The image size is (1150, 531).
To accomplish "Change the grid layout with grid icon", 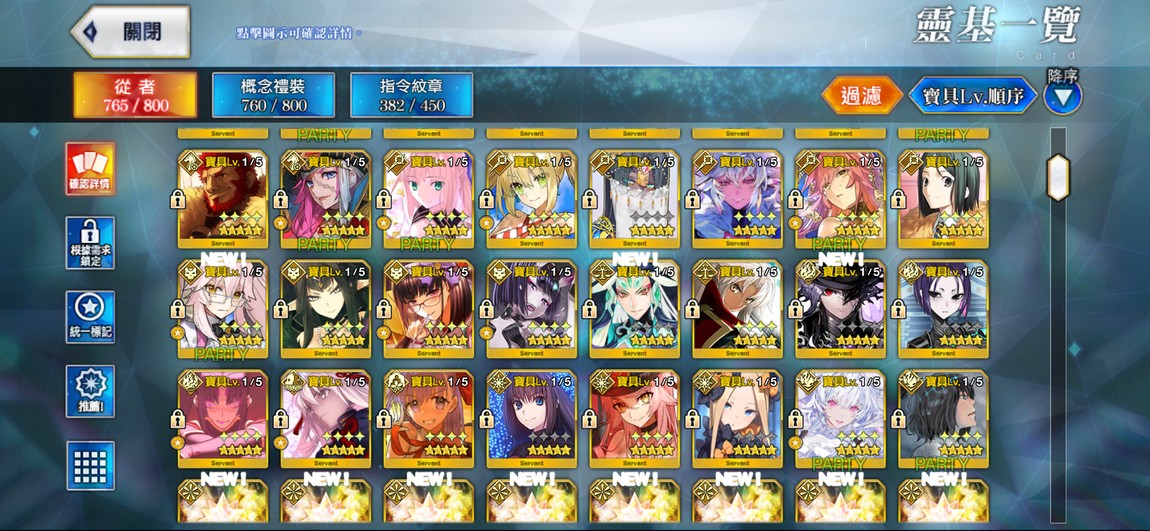I will [x=90, y=465].
